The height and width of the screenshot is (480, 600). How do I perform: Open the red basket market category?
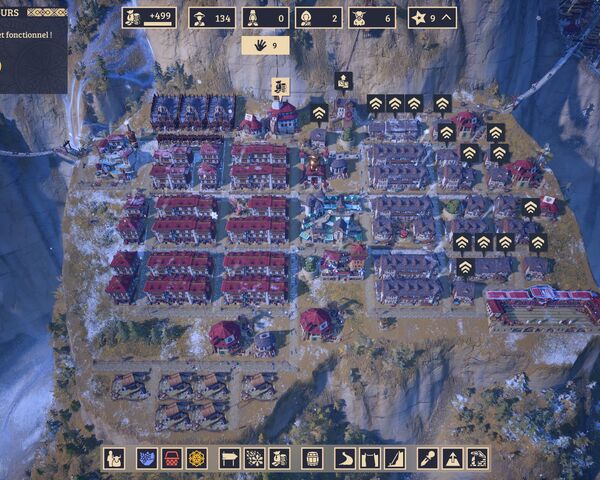[171, 458]
